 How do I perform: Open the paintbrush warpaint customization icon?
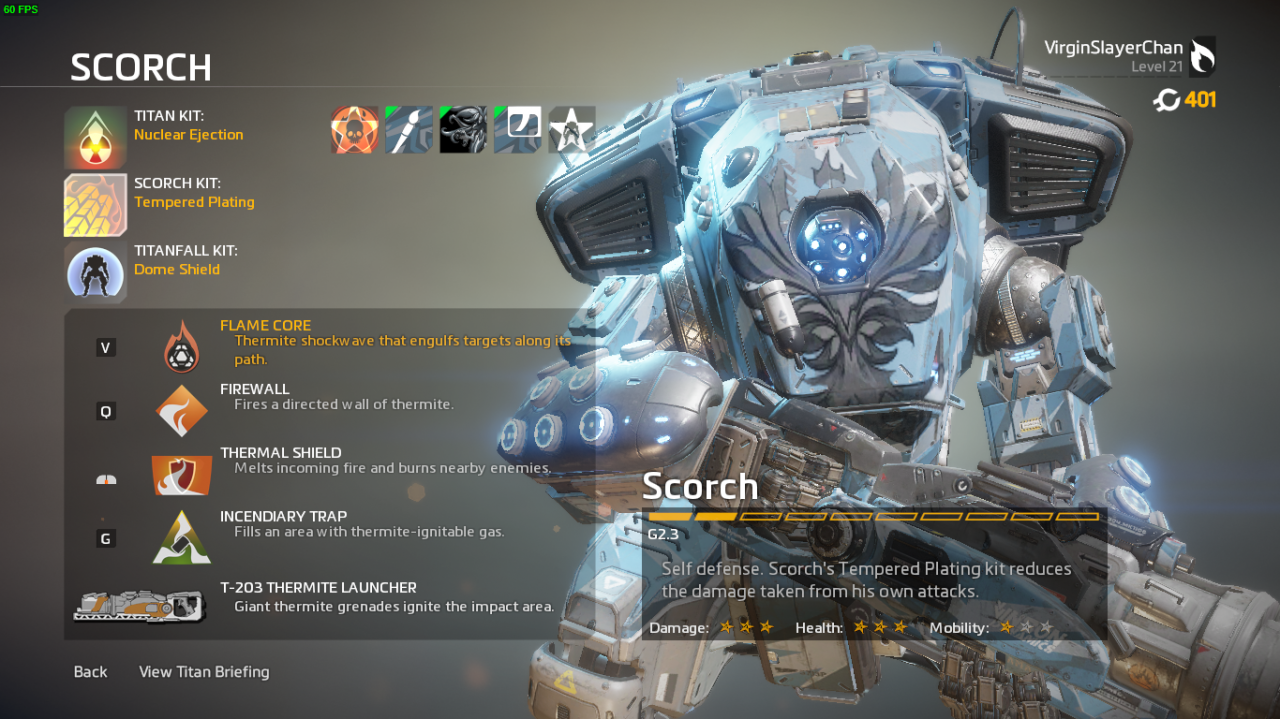(409, 130)
